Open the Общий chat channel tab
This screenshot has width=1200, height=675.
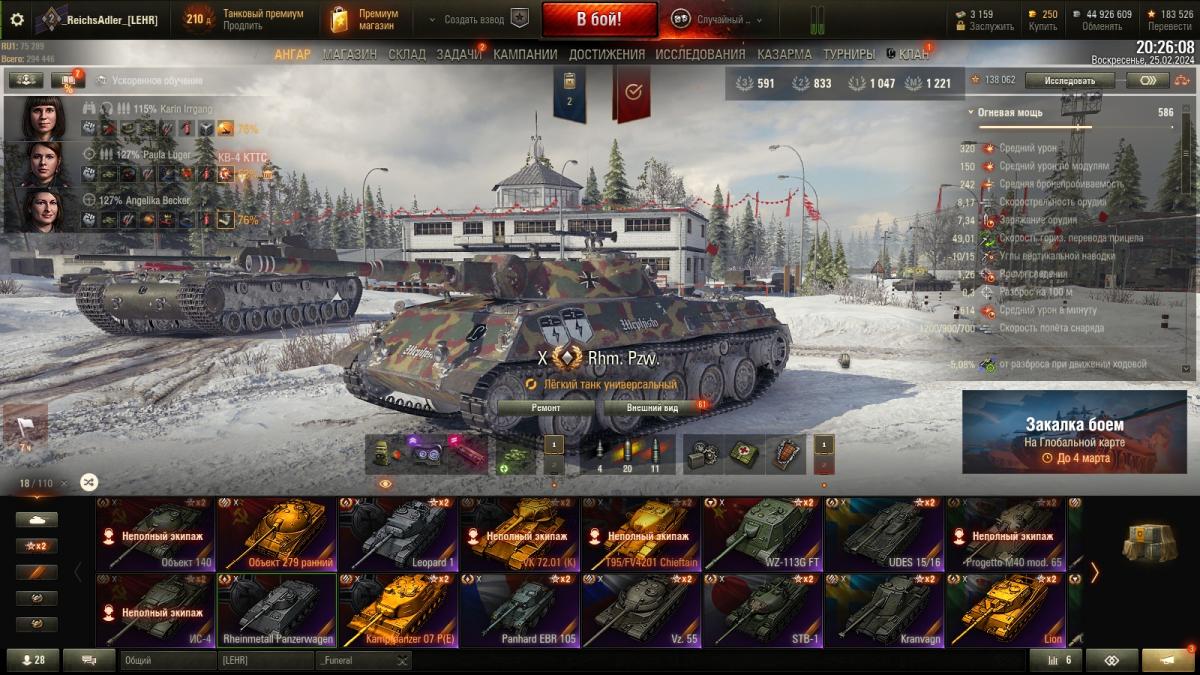[165, 660]
